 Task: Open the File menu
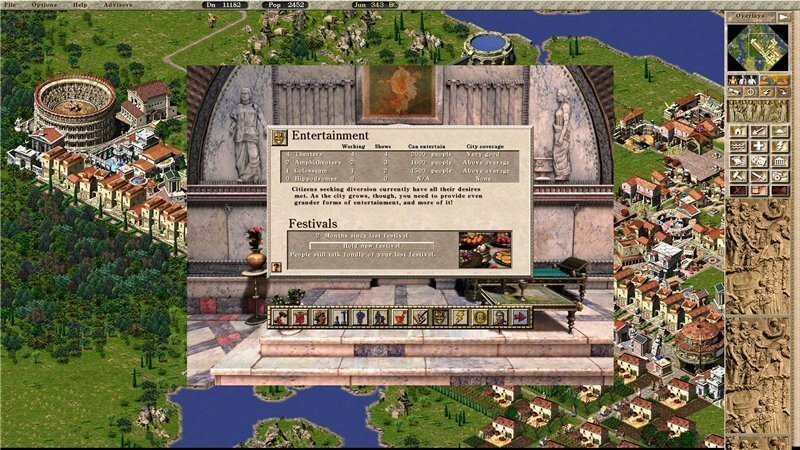(x=10, y=5)
